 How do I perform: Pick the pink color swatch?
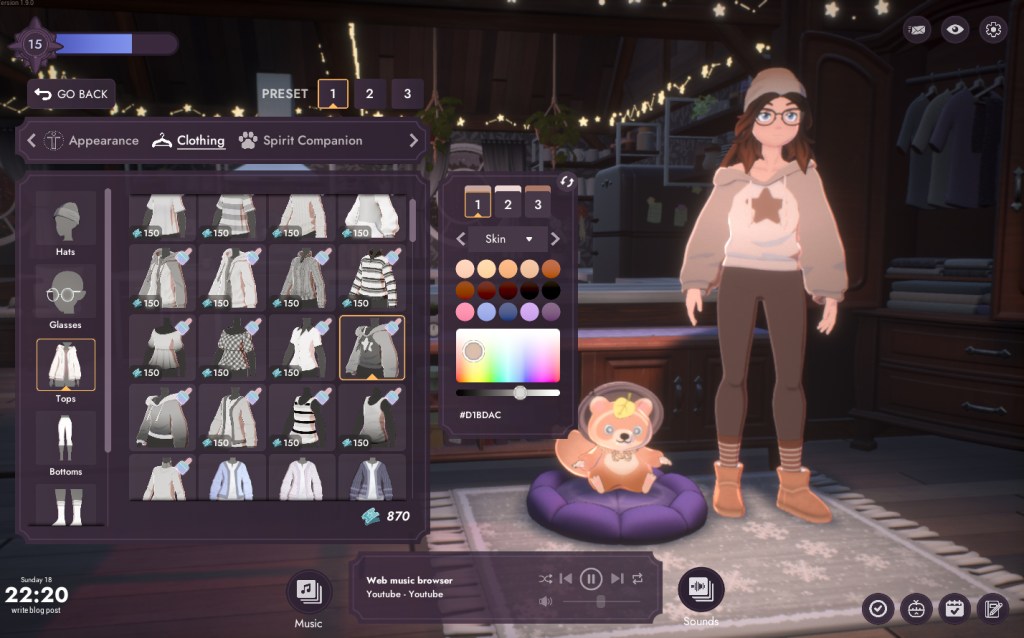point(464,312)
